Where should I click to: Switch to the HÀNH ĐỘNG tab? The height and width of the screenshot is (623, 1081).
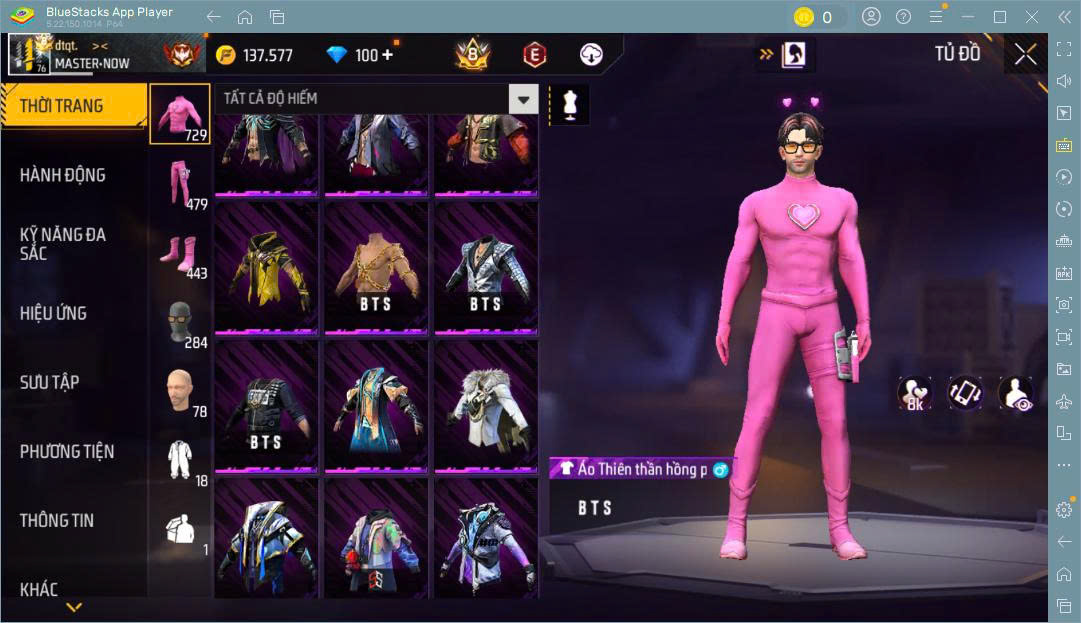pyautogui.click(x=62, y=175)
